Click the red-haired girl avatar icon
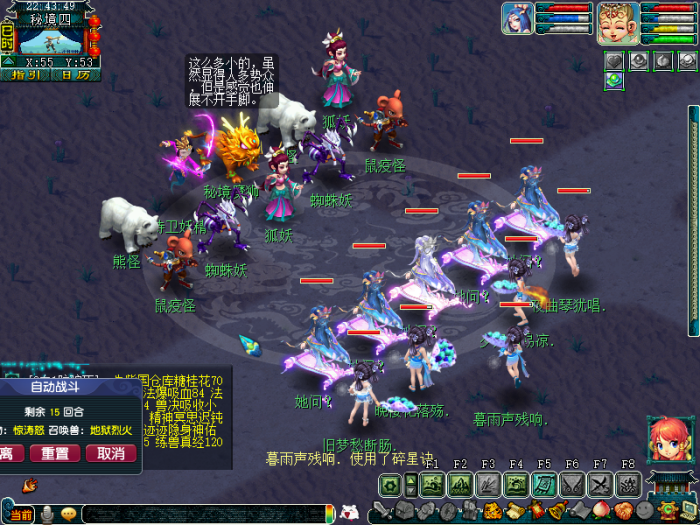Image resolution: width=700 pixels, height=525 pixels. (666, 439)
